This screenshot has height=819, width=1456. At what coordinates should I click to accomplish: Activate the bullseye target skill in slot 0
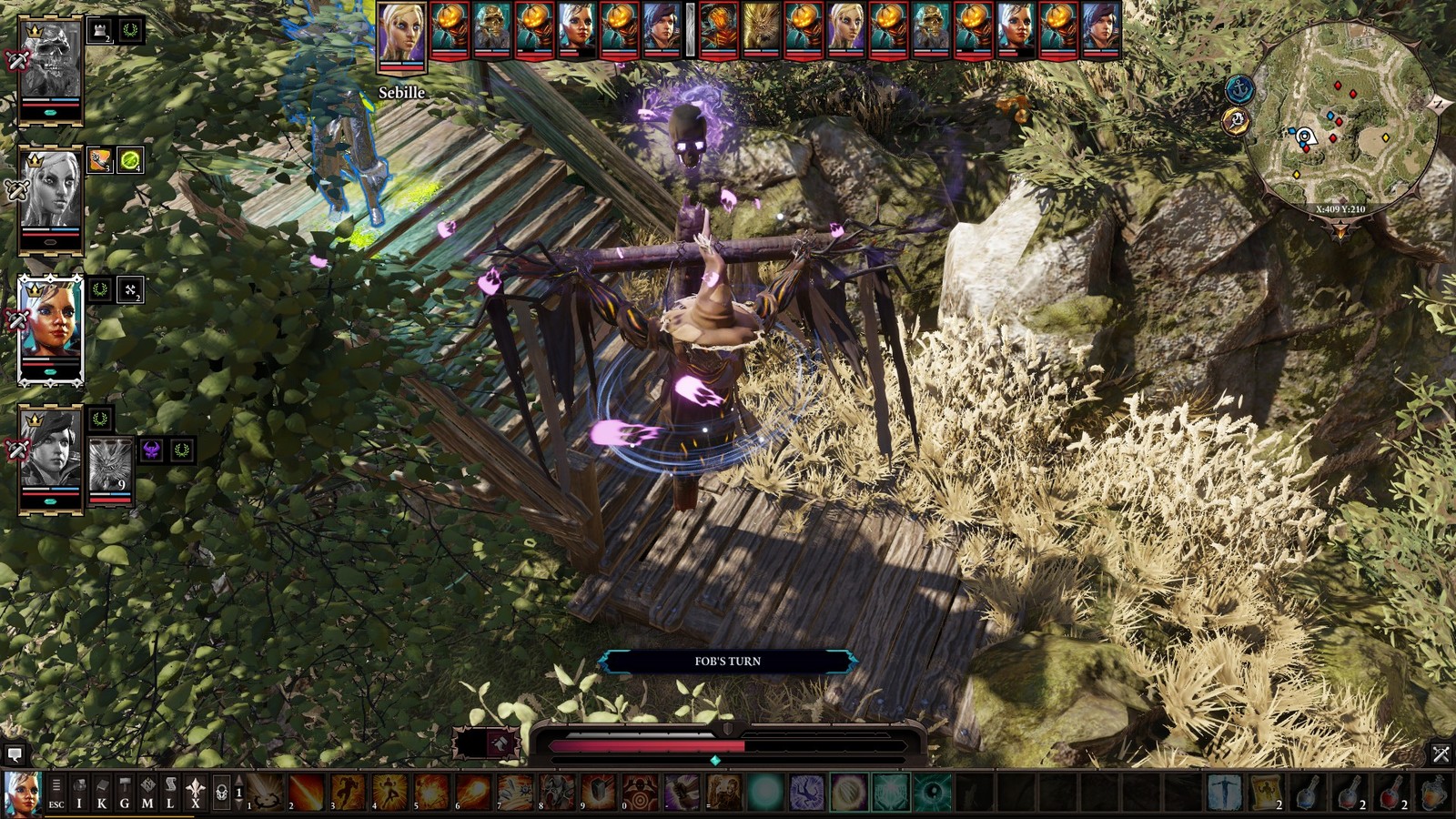[641, 793]
